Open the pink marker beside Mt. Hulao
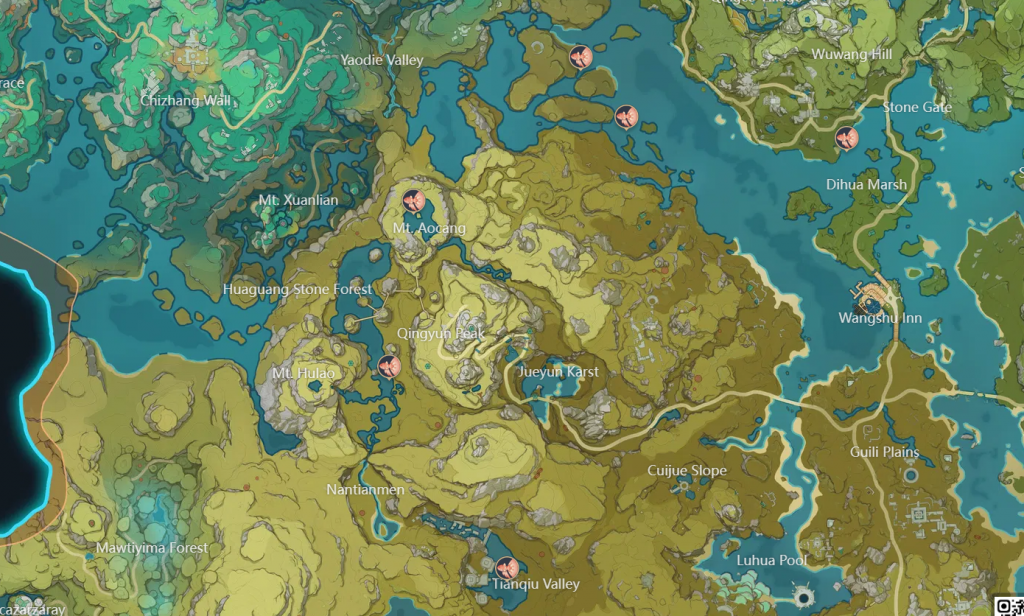The height and width of the screenshot is (616, 1024). pyautogui.click(x=389, y=365)
